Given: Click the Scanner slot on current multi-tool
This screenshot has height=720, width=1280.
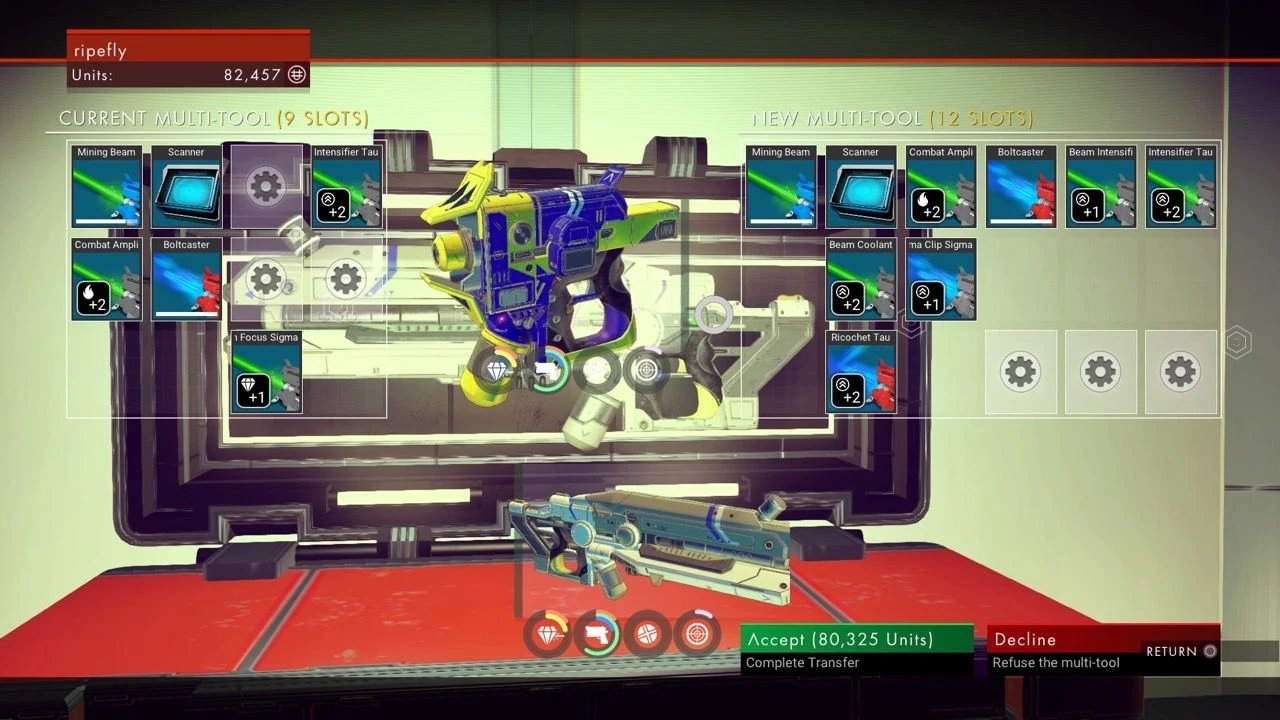Looking at the screenshot, I should pos(186,186).
